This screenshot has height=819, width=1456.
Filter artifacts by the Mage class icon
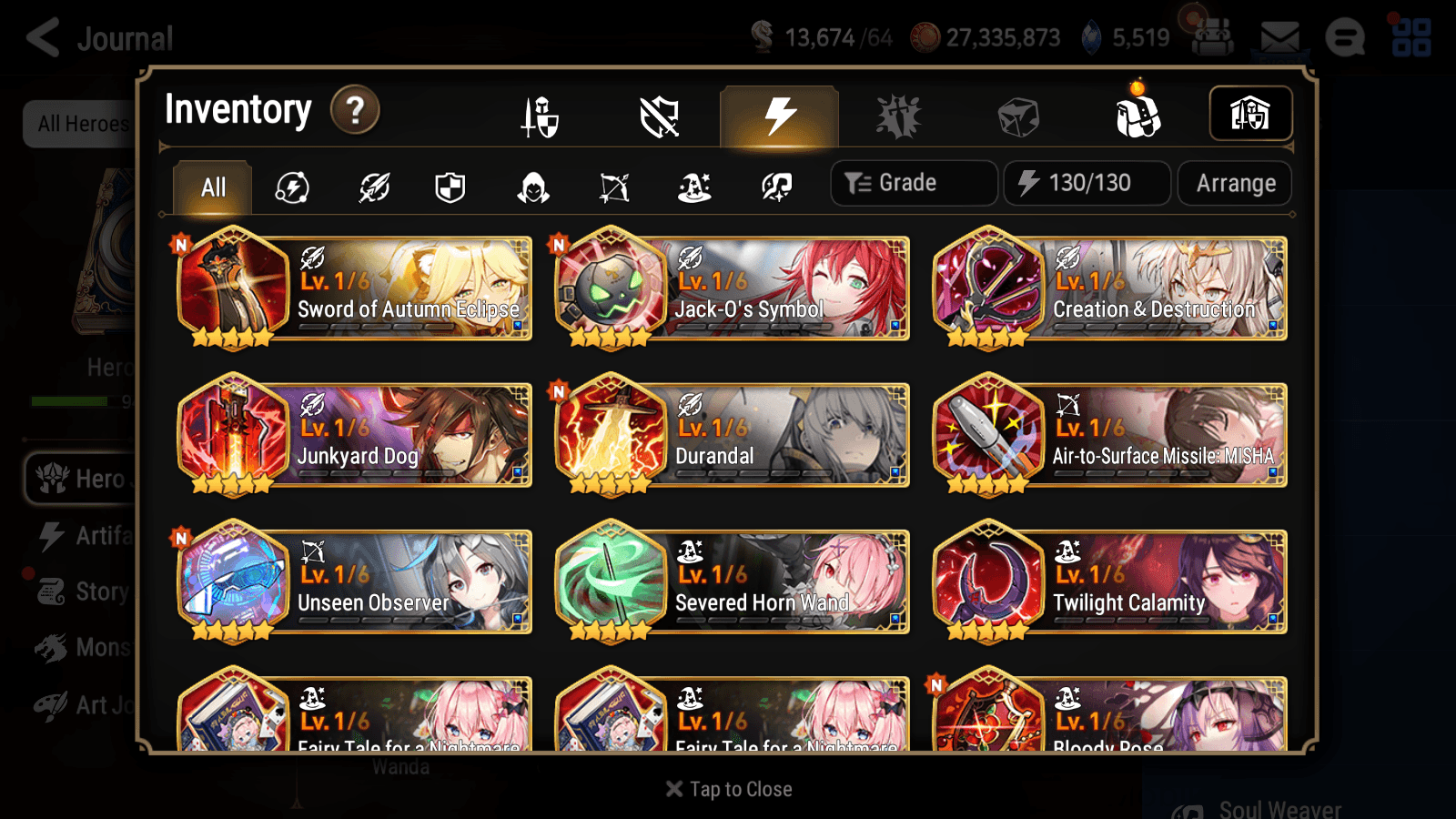click(694, 187)
